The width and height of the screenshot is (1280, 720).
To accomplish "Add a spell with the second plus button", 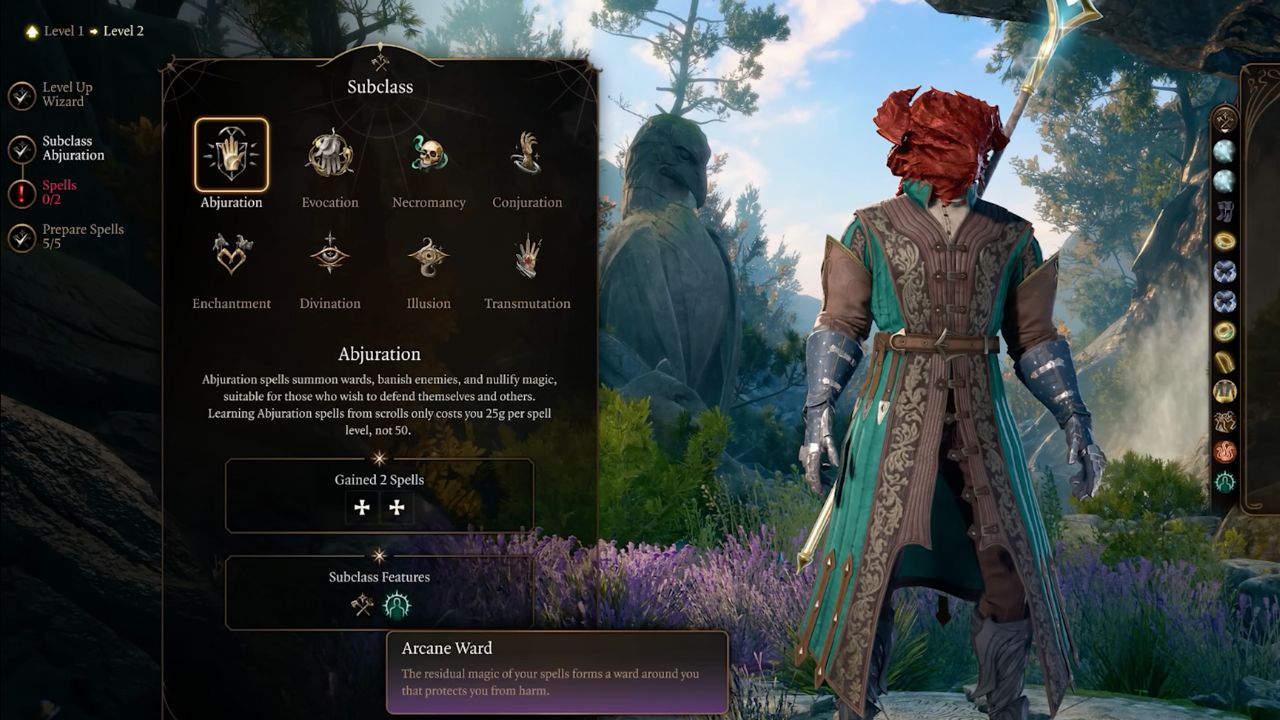I will 396,507.
